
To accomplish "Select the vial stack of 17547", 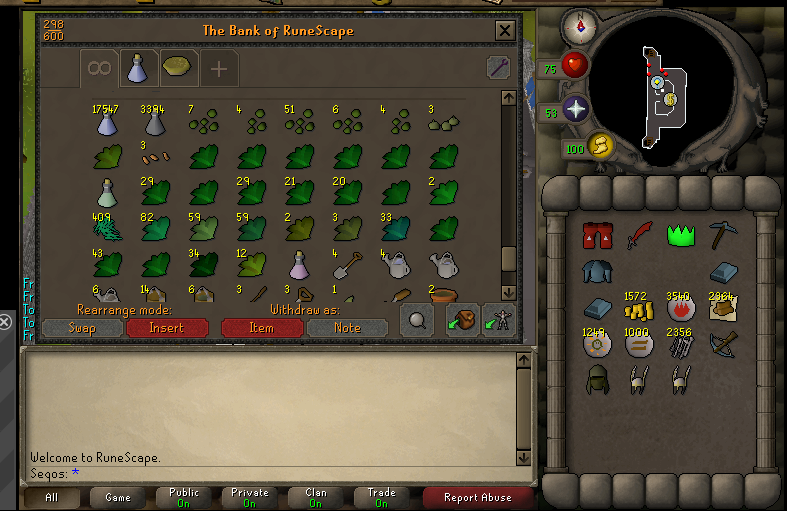I will (x=107, y=122).
